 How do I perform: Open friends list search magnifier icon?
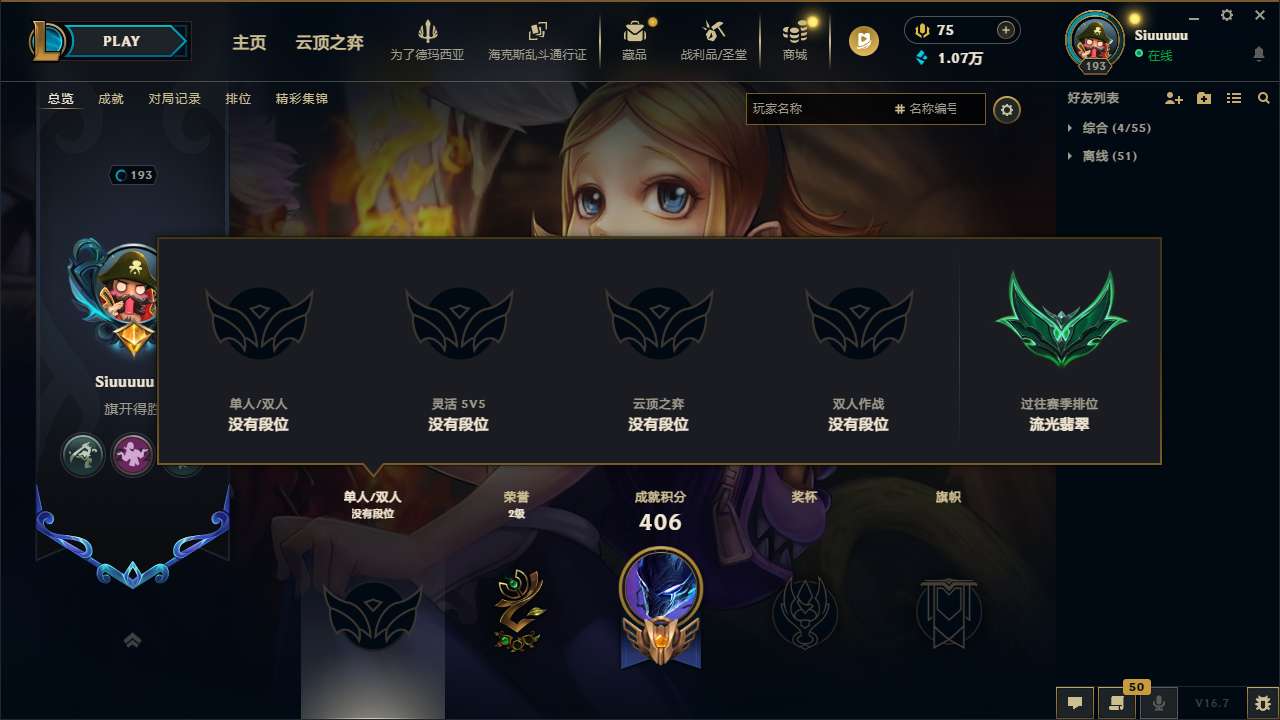[x=1264, y=98]
